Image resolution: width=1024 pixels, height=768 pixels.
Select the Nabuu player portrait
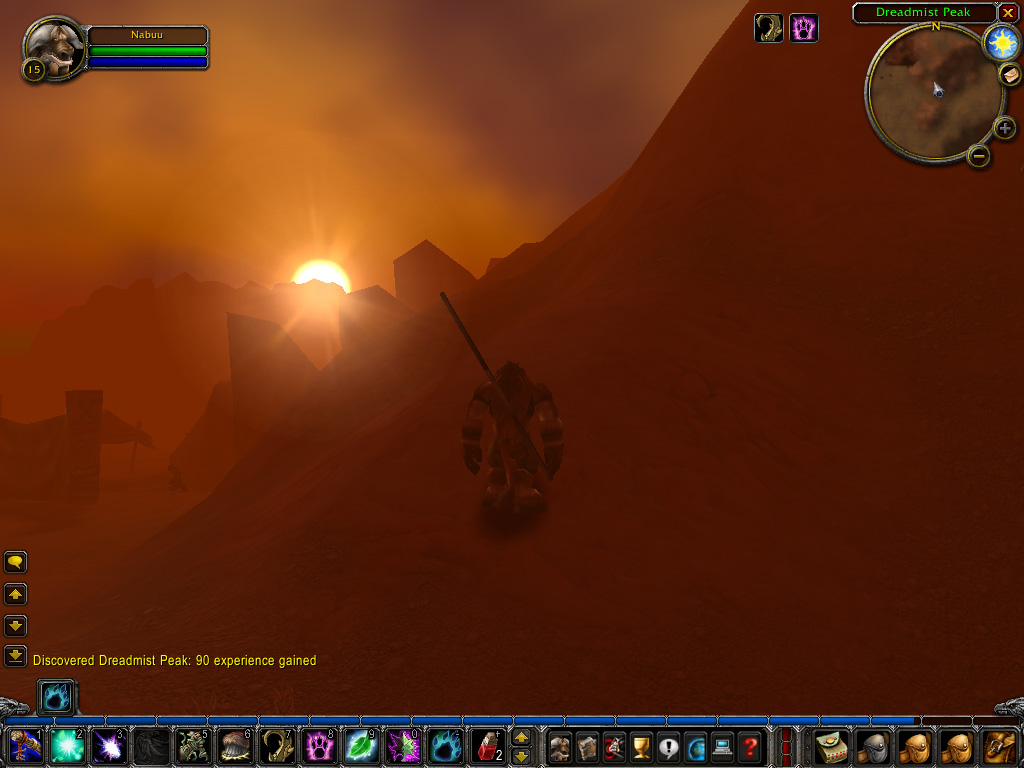54,45
